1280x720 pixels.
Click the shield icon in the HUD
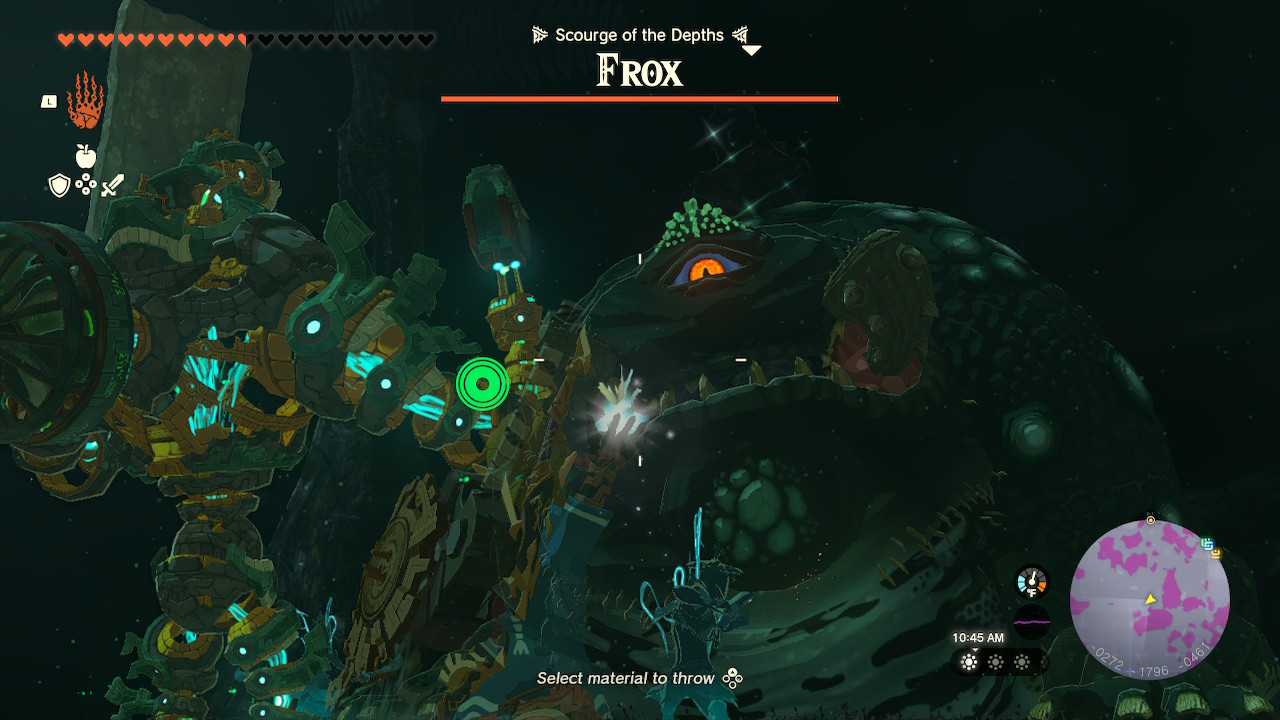point(58,186)
